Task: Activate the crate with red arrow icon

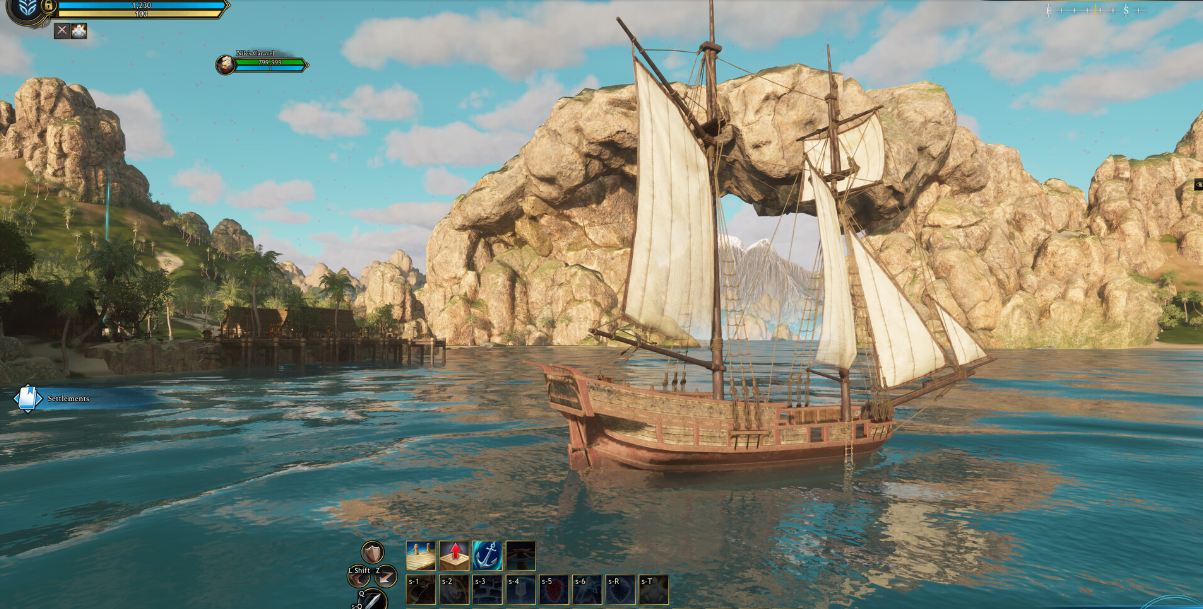Action: (x=454, y=555)
